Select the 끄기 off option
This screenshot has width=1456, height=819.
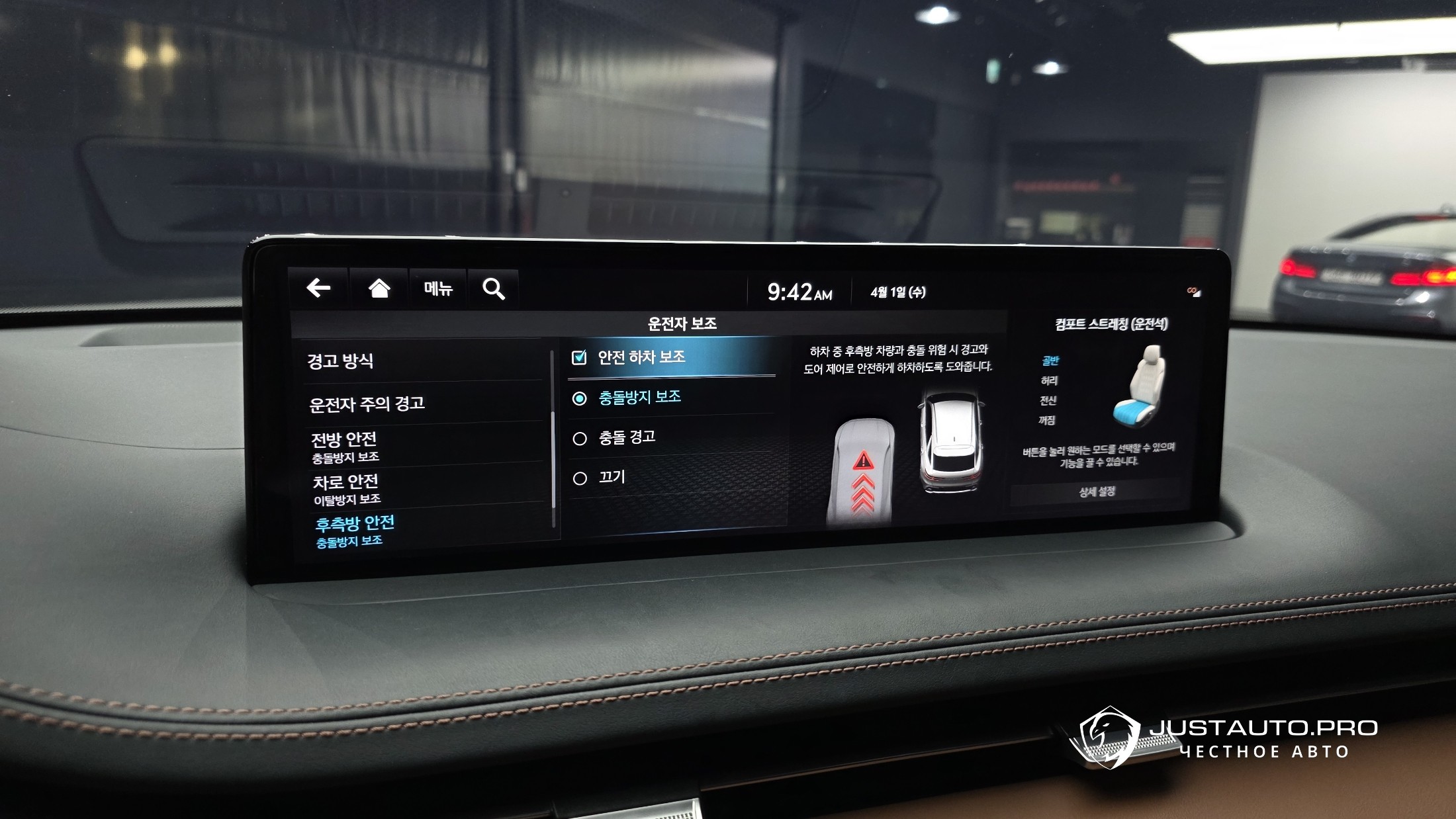click(x=580, y=478)
